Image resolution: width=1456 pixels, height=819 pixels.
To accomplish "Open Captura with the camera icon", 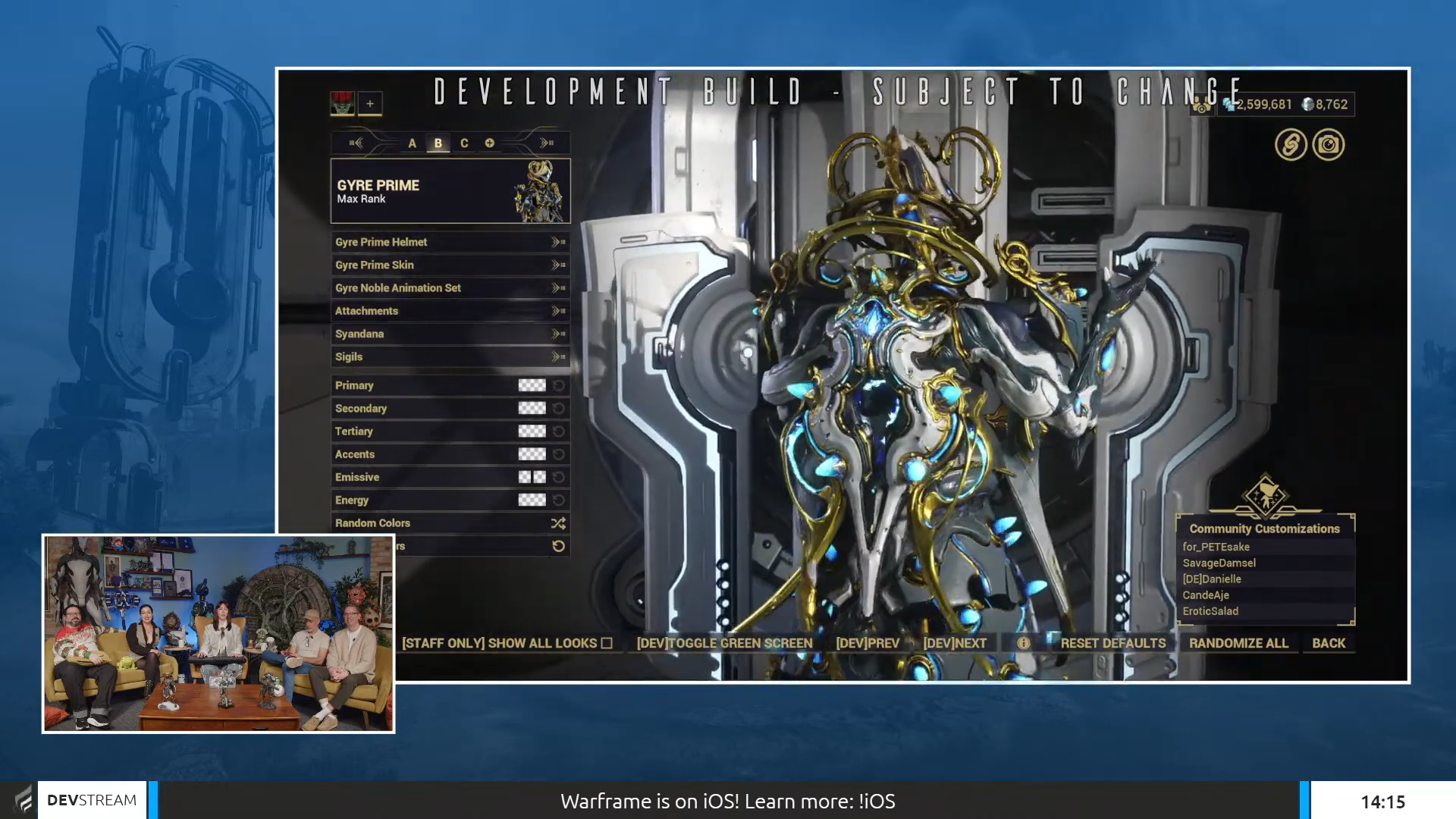I will pyautogui.click(x=1328, y=145).
